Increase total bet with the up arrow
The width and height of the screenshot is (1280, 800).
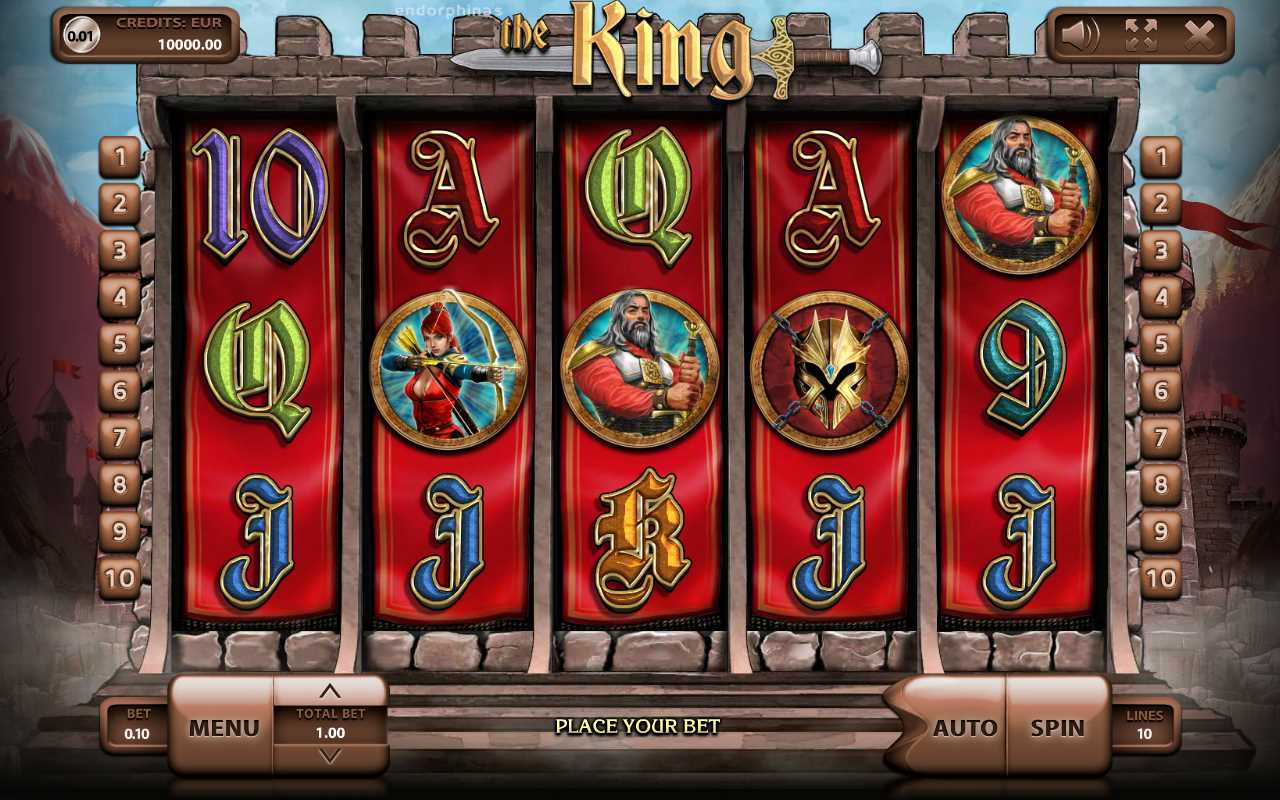tap(330, 691)
